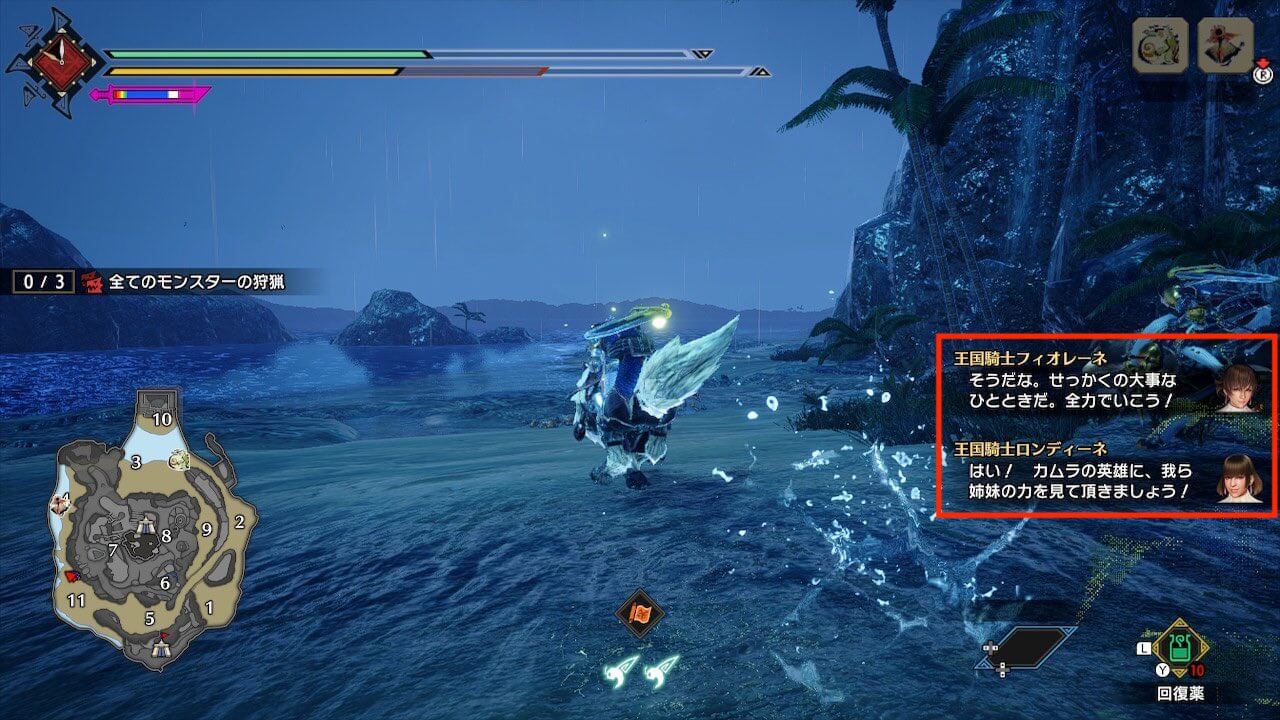
Task: Click the red quest clock emblem
Action: click(55, 62)
